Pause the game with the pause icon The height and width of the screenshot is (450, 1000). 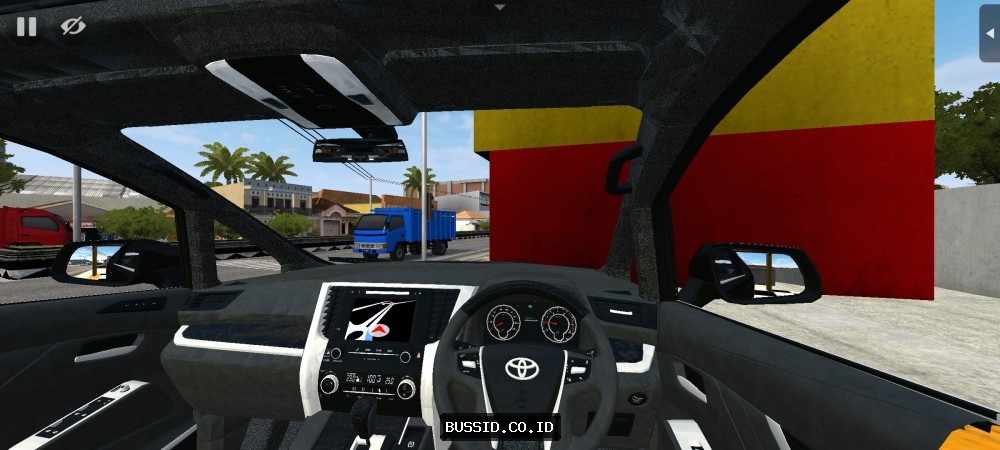pos(27,27)
